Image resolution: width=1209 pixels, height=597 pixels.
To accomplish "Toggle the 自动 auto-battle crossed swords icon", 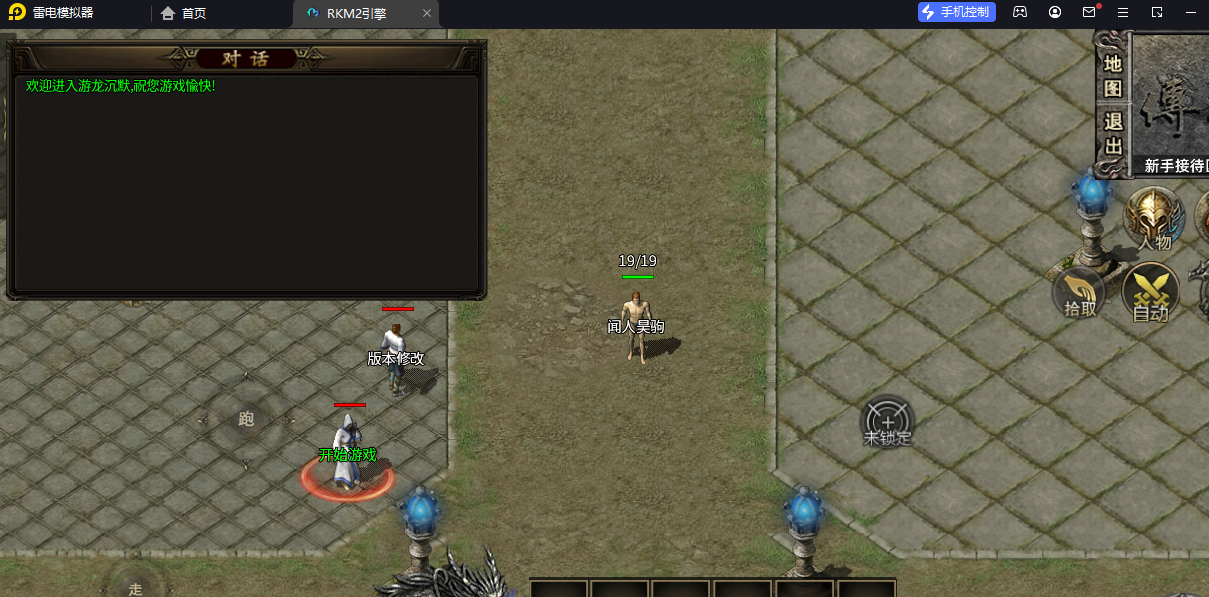I will (x=1151, y=294).
